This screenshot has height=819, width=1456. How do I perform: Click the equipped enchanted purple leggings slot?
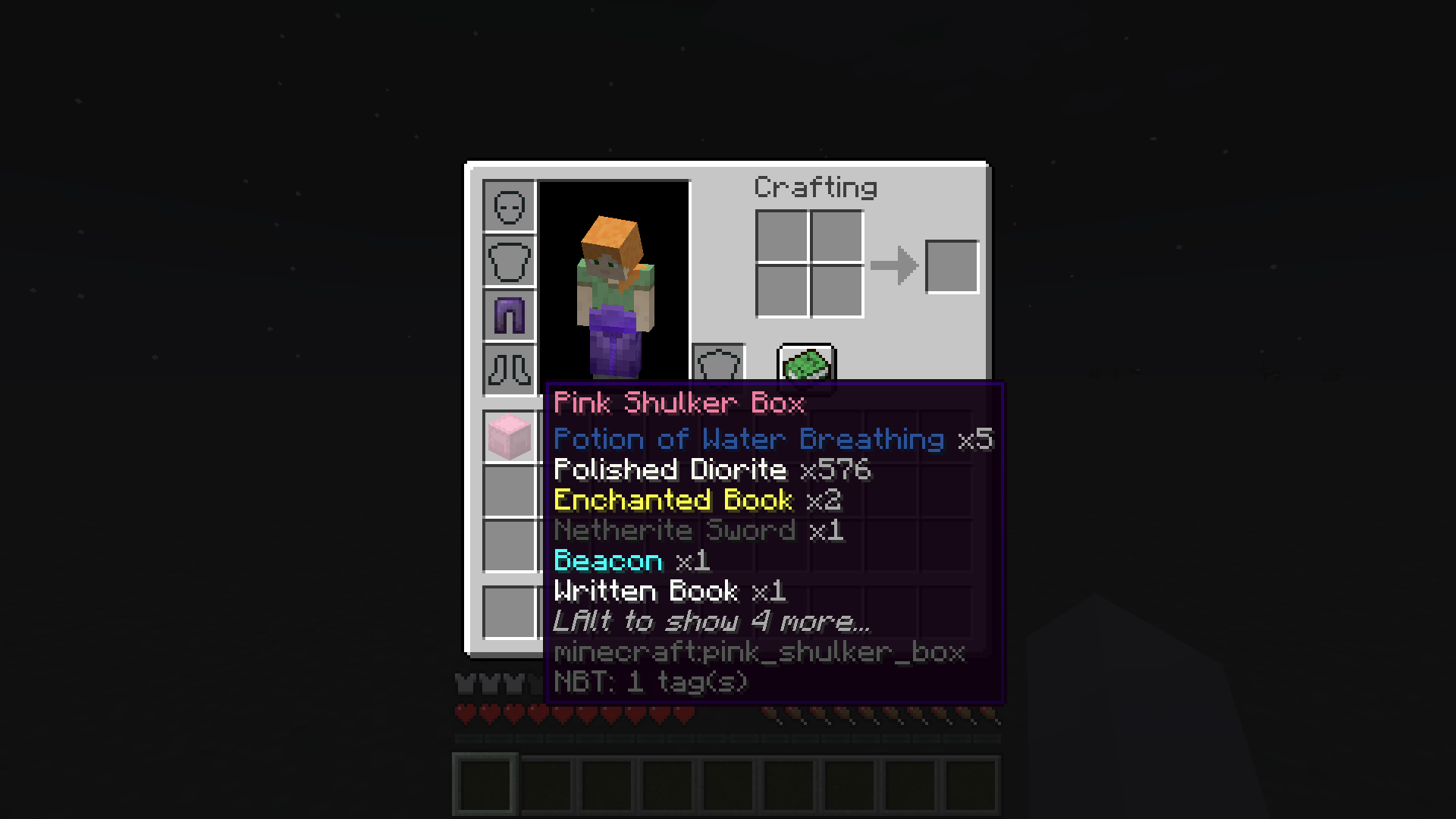tap(509, 315)
